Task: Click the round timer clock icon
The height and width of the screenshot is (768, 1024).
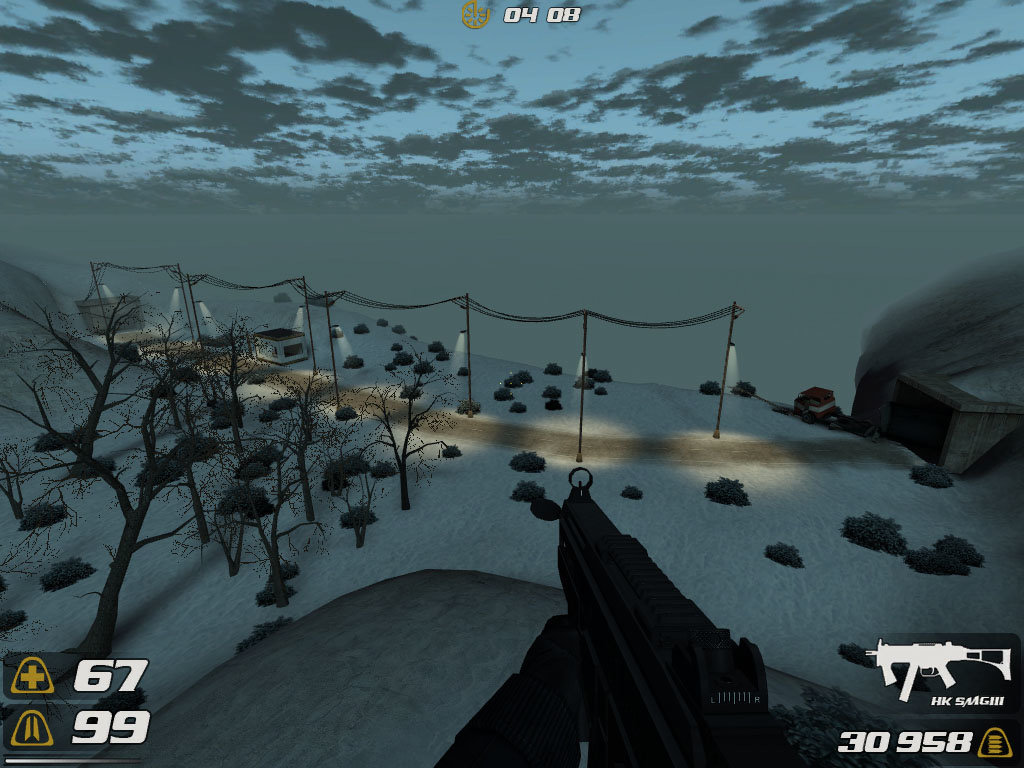Action: (475, 14)
